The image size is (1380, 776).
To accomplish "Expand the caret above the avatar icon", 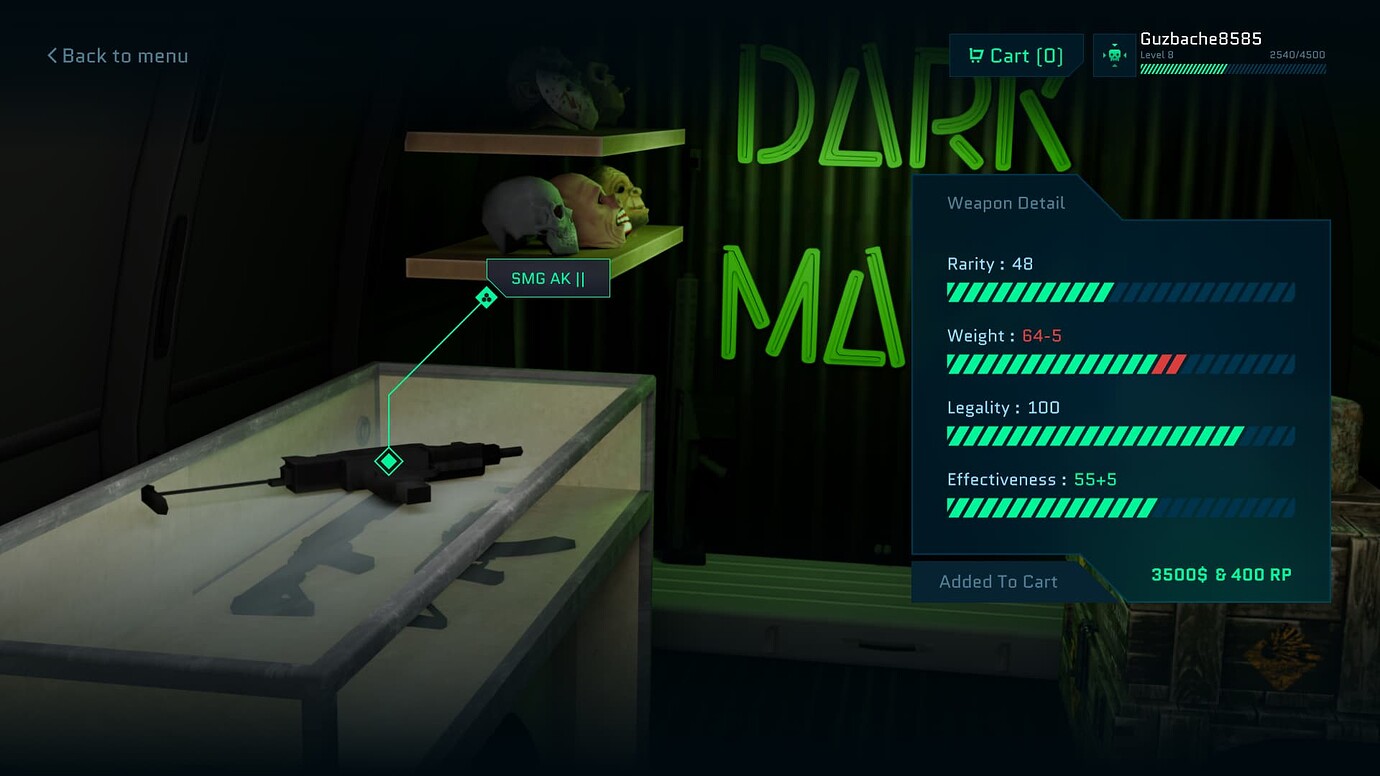I will point(1114,44).
